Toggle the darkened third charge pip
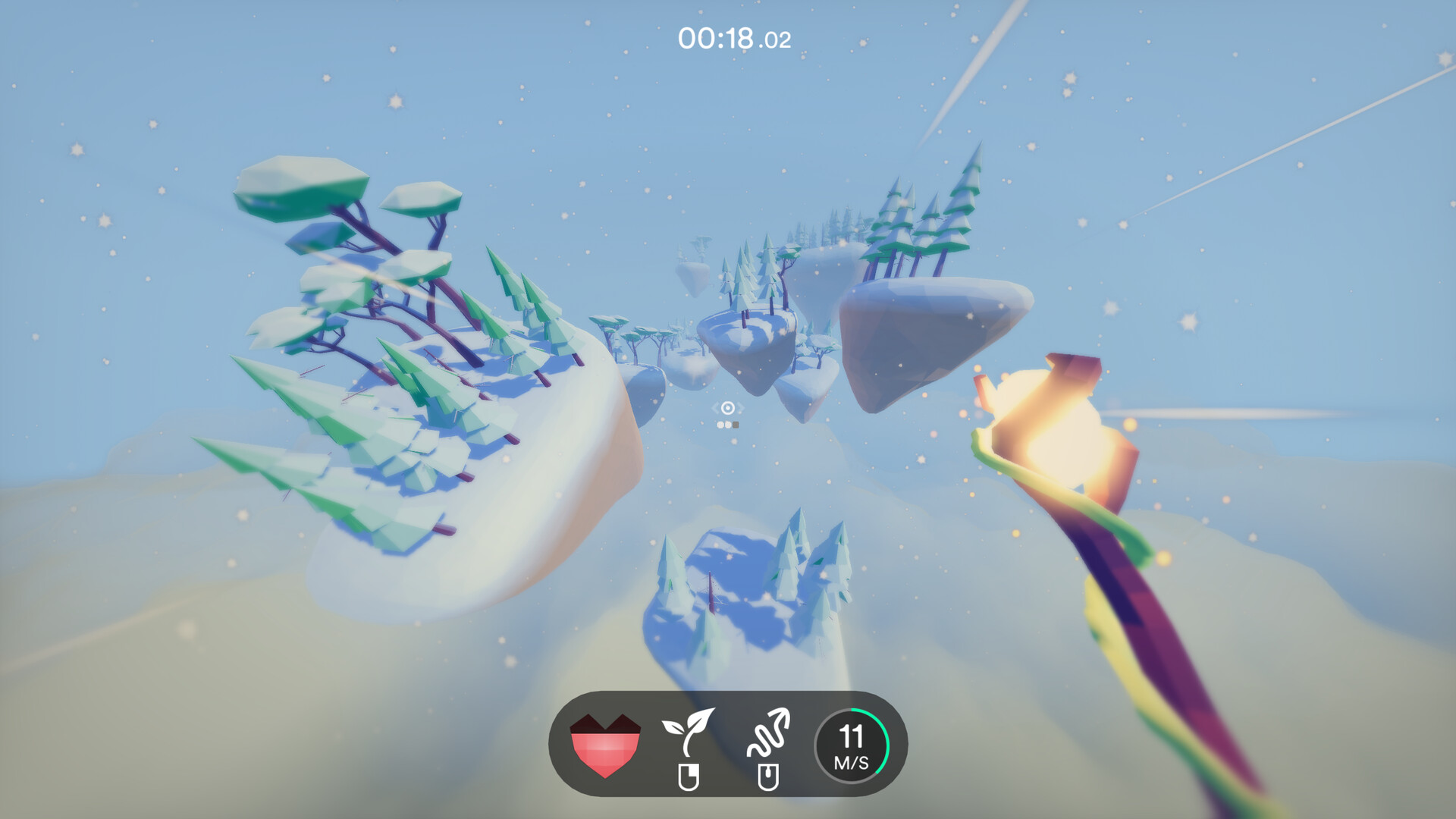 [736, 425]
